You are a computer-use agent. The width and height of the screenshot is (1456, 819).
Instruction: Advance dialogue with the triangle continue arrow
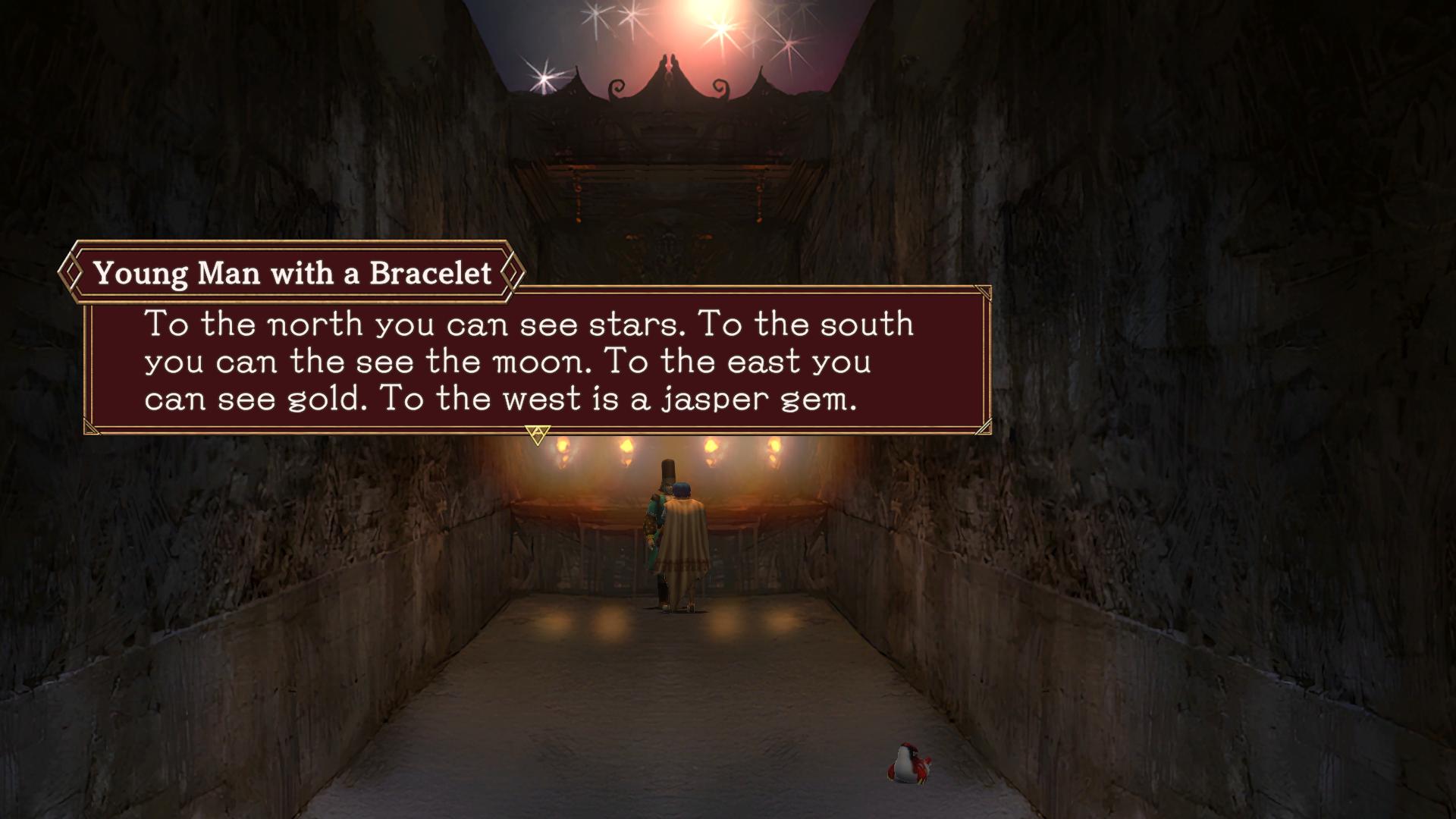point(537,435)
